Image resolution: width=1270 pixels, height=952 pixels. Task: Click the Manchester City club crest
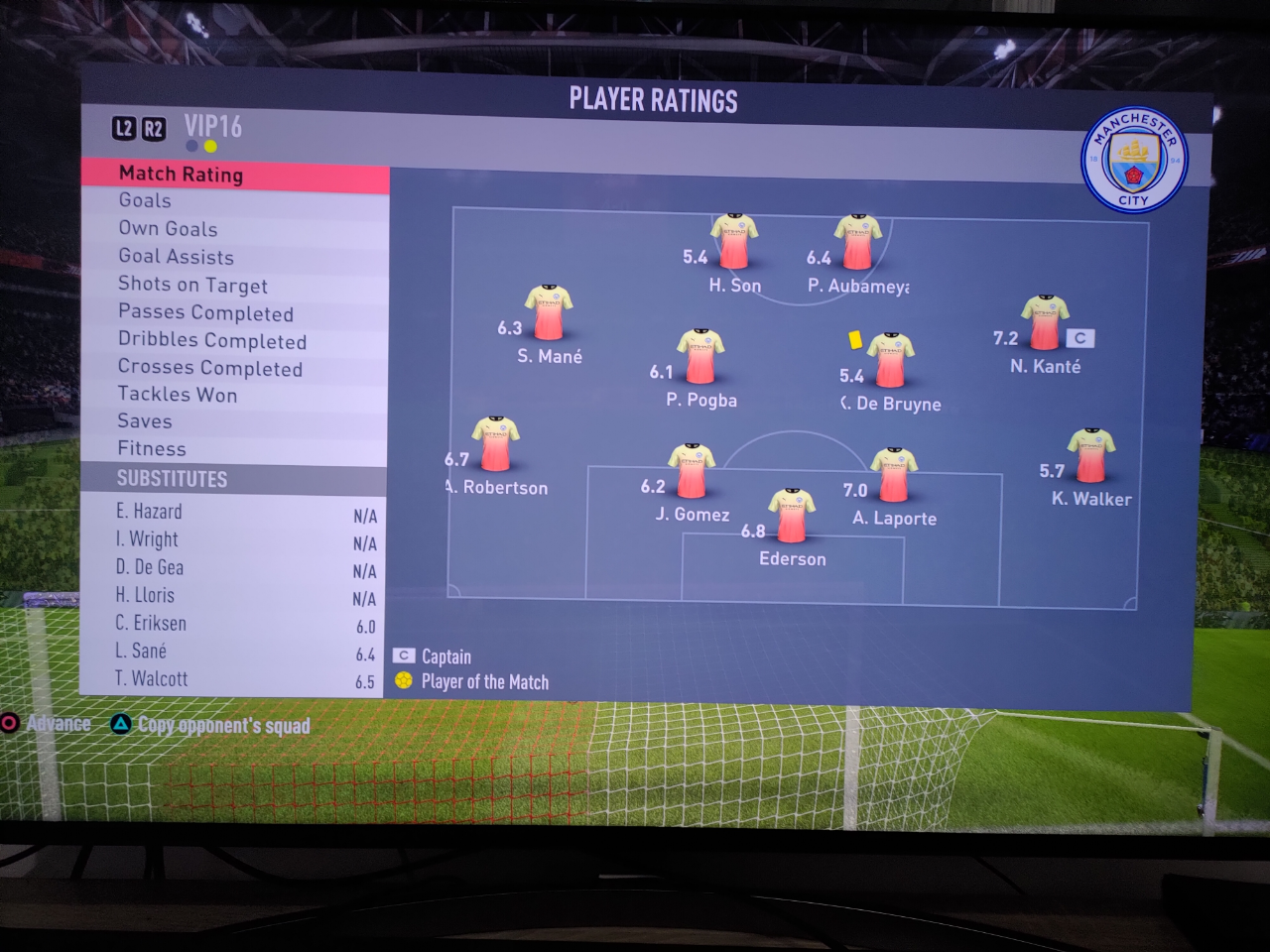(1133, 160)
